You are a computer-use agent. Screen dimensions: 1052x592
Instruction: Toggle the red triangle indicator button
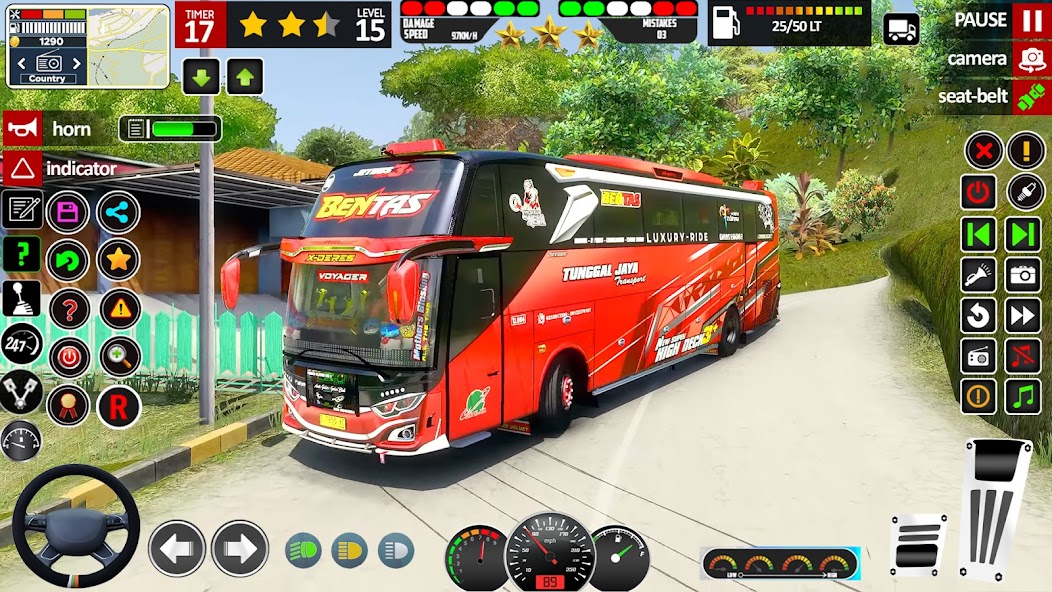[x=21, y=168]
